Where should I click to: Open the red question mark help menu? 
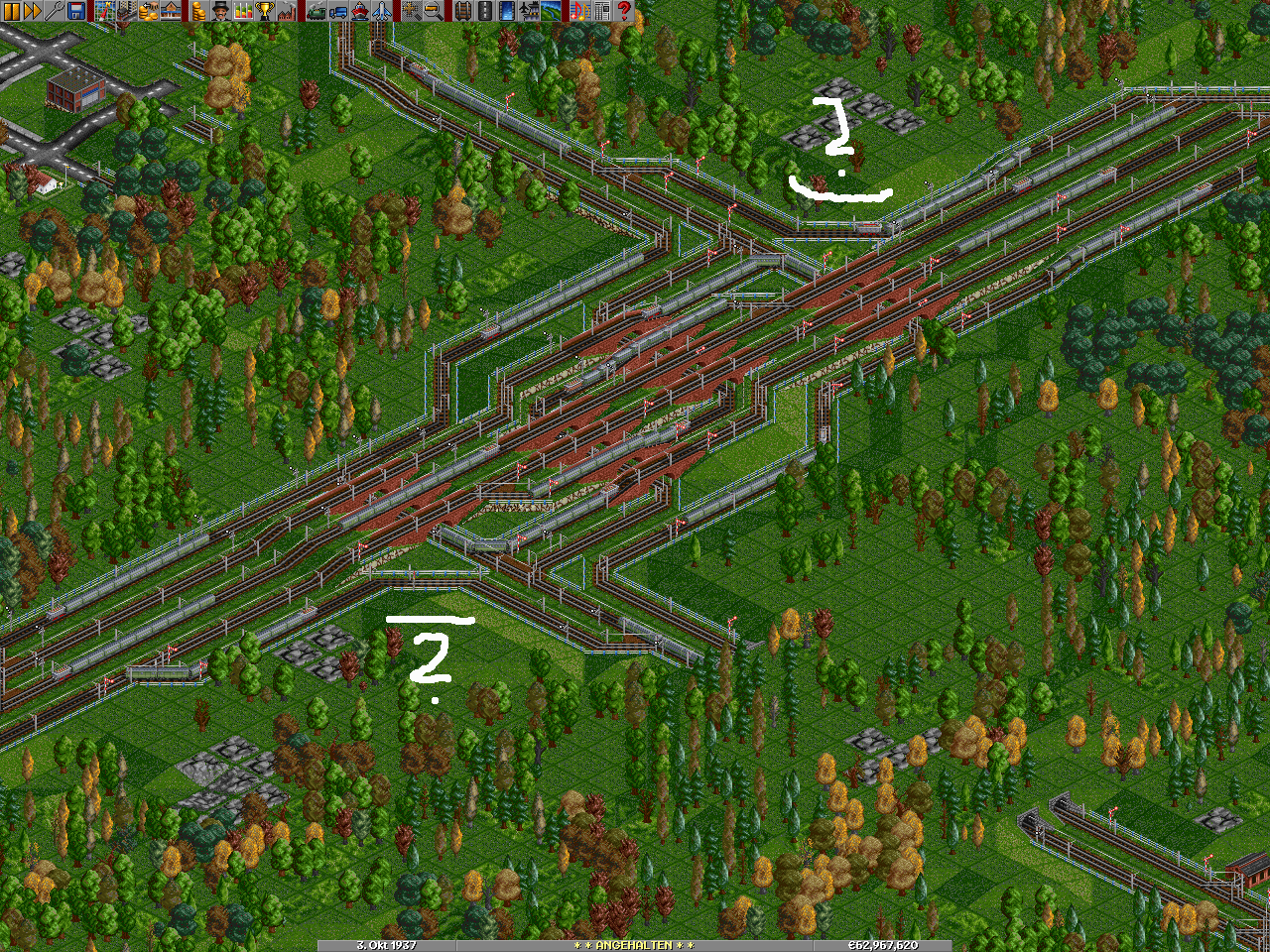(x=624, y=11)
